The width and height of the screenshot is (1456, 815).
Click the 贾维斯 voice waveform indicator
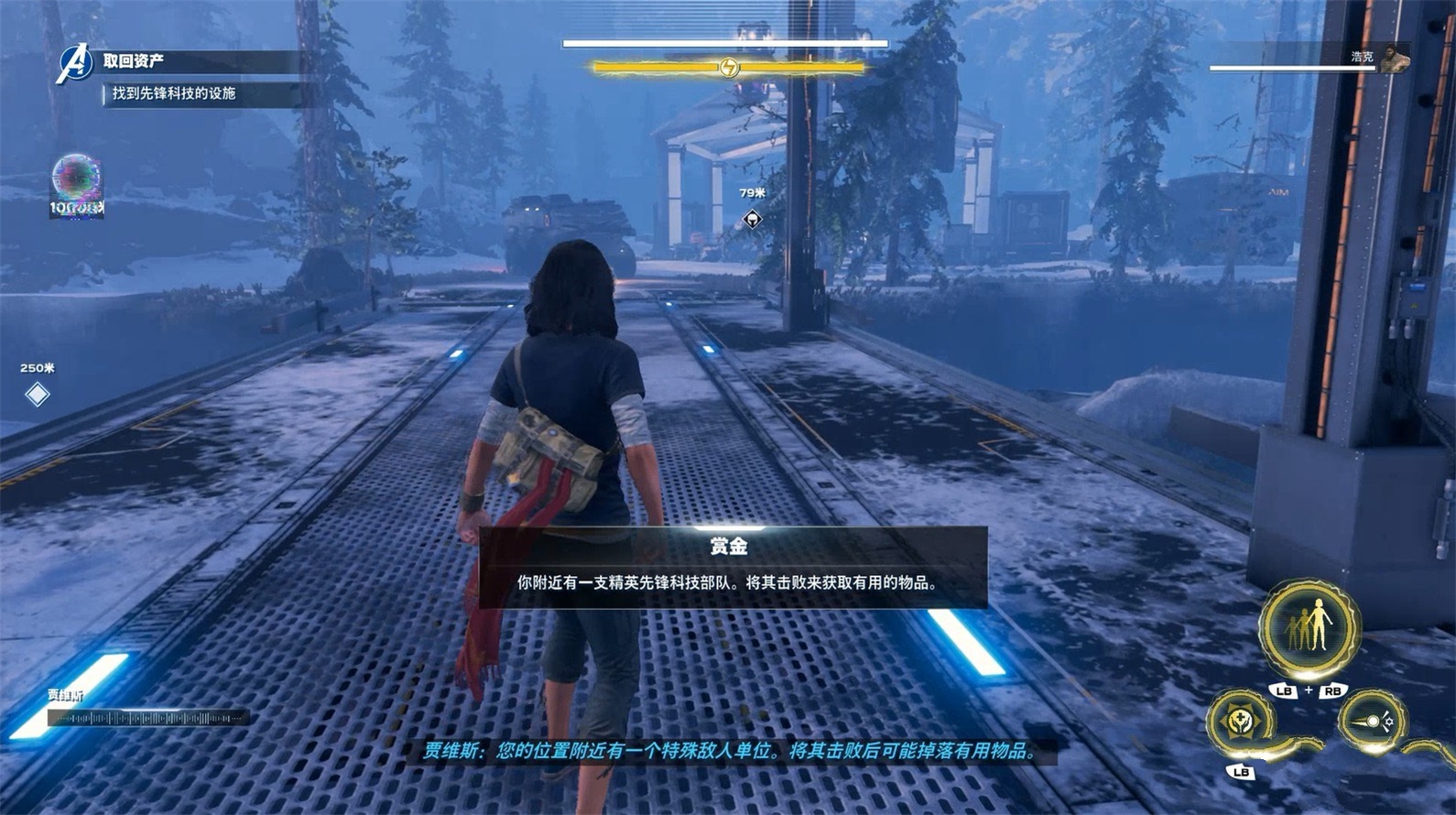[x=147, y=719]
